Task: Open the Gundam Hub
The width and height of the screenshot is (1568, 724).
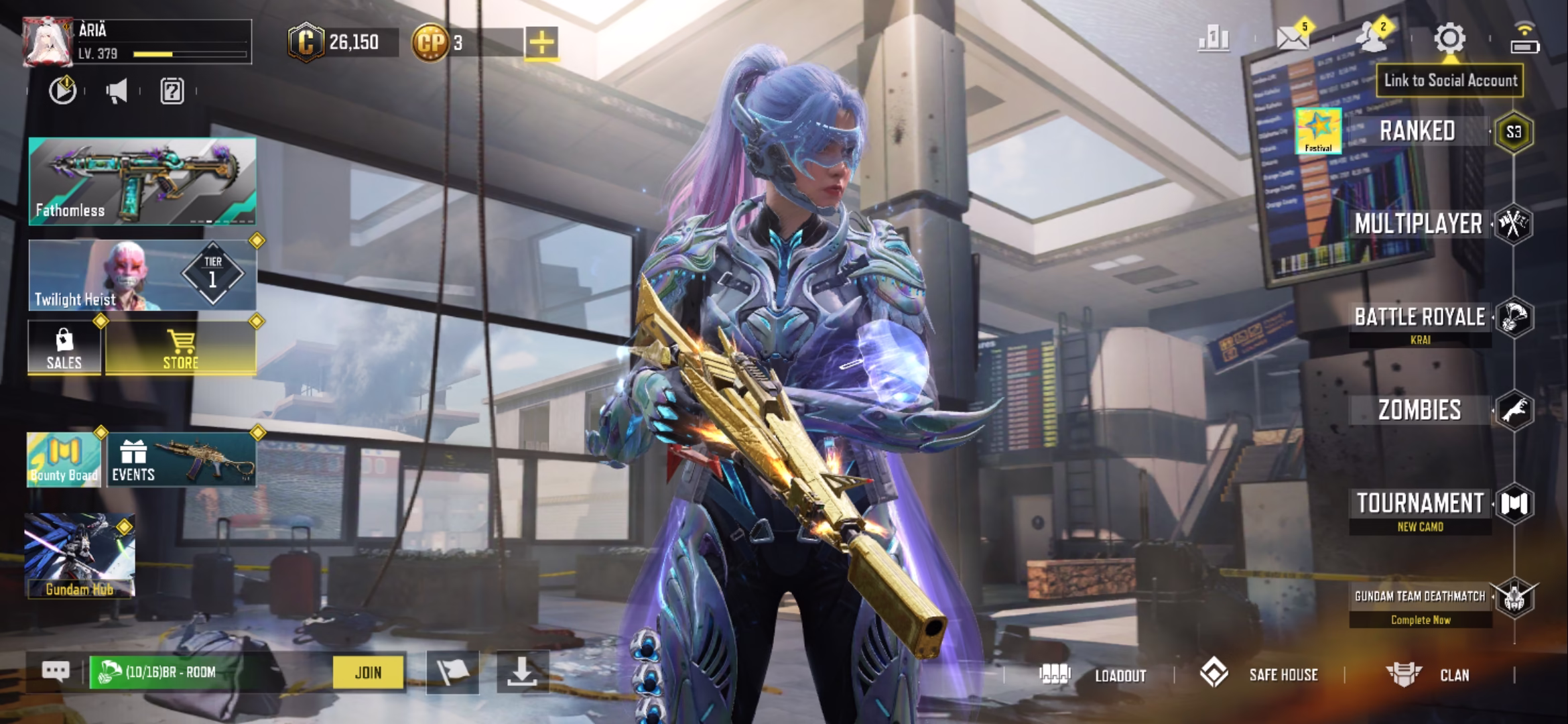Action: (x=80, y=556)
